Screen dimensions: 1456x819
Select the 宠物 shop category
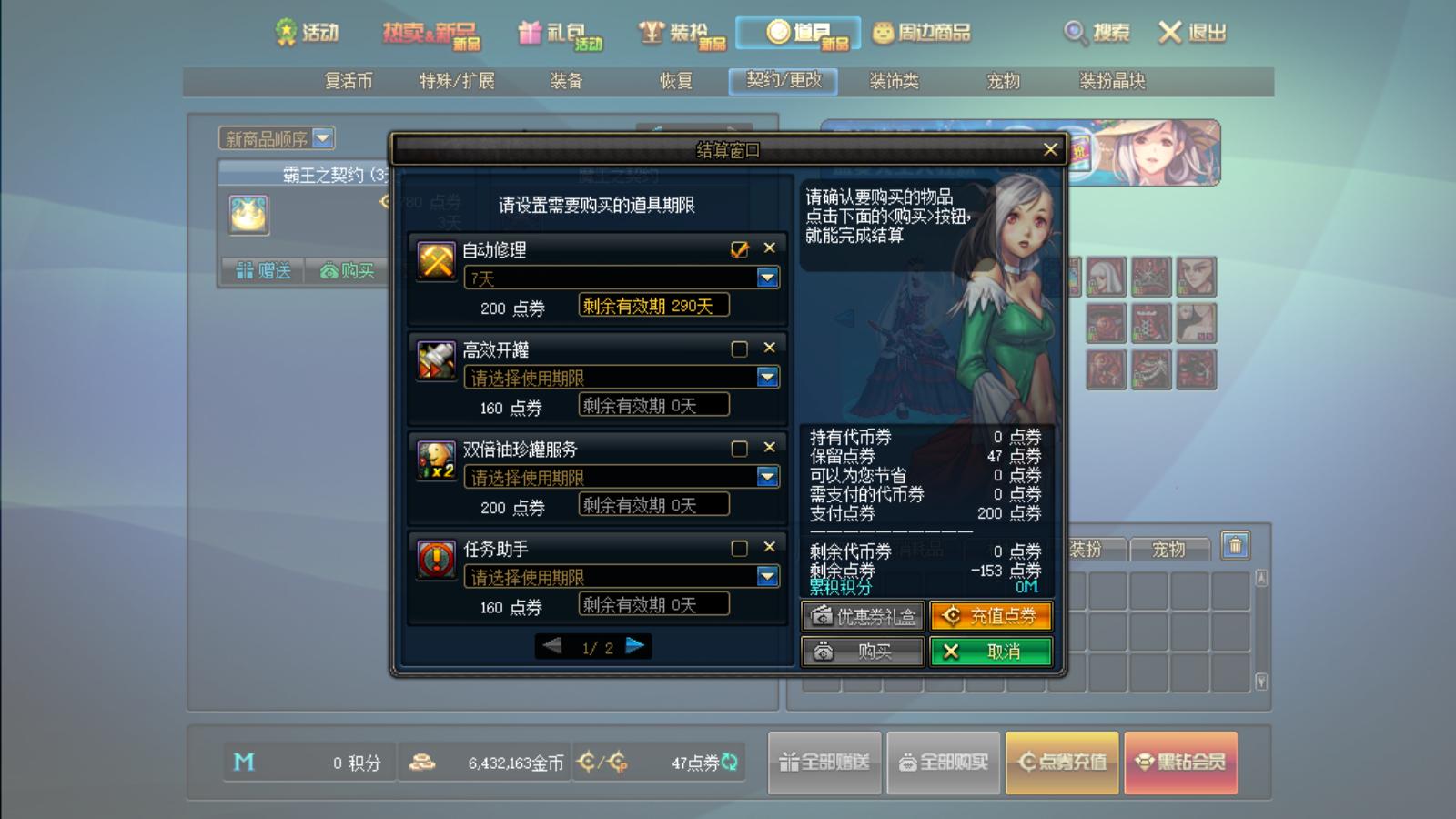1004,81
